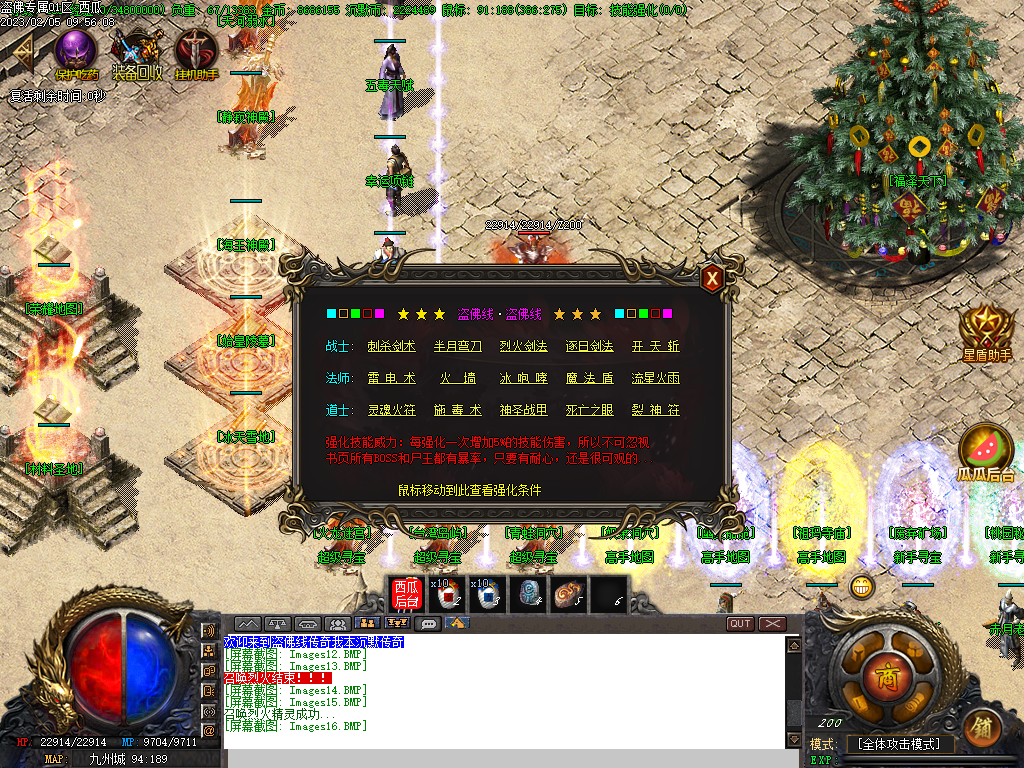Close the skill enhancement dialog
1024x768 pixels.
(x=712, y=279)
